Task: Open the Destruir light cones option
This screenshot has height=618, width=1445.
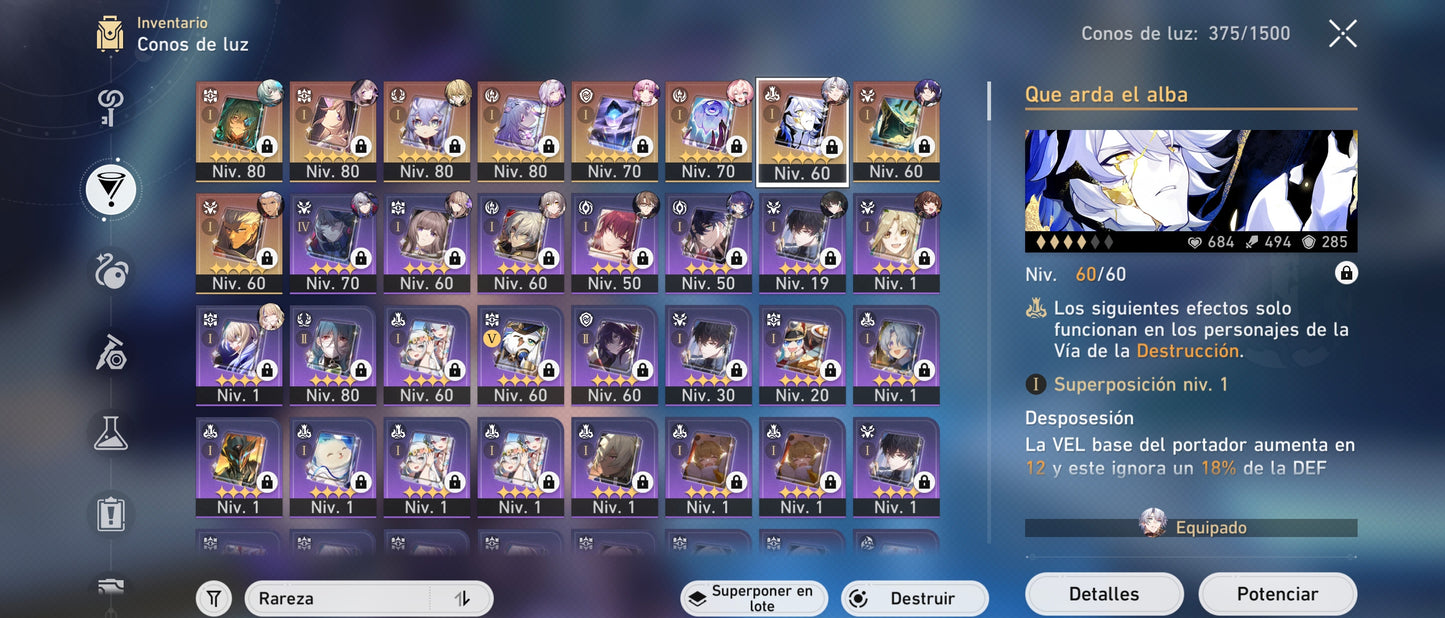Action: point(914,599)
